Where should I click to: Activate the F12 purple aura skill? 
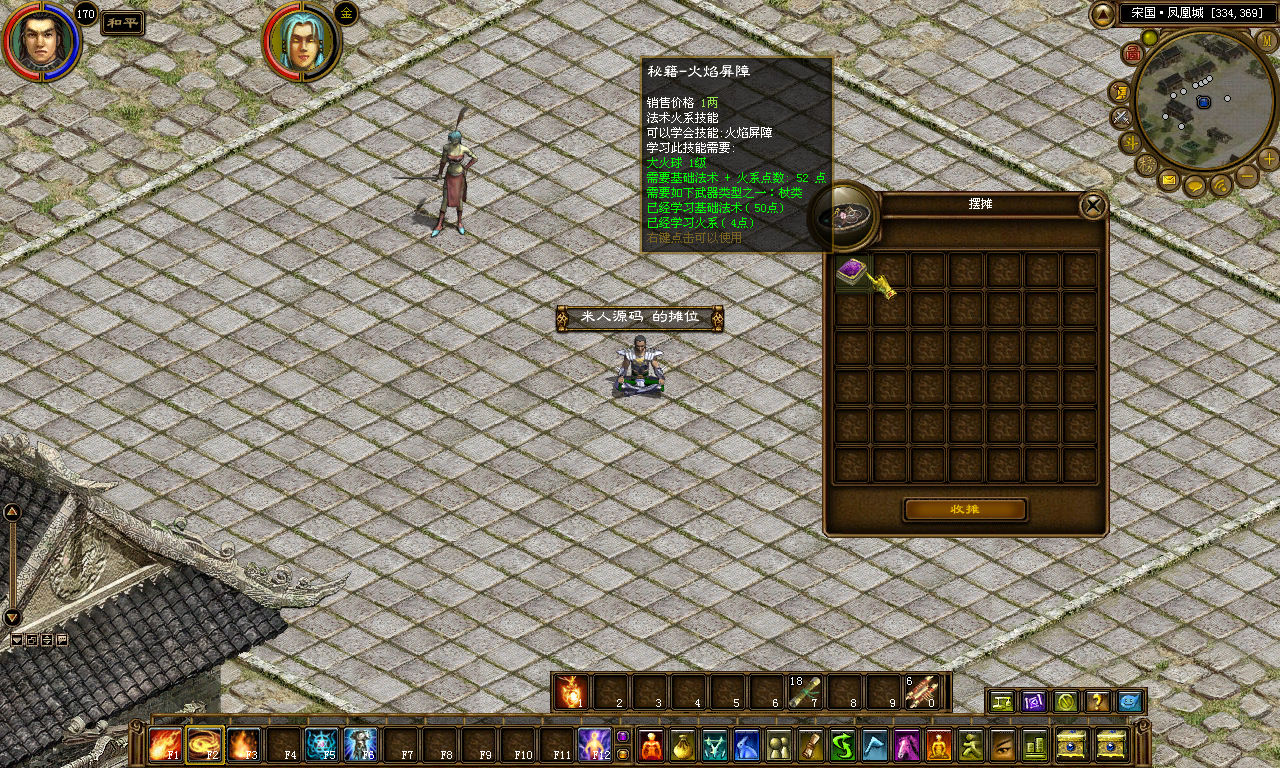594,745
